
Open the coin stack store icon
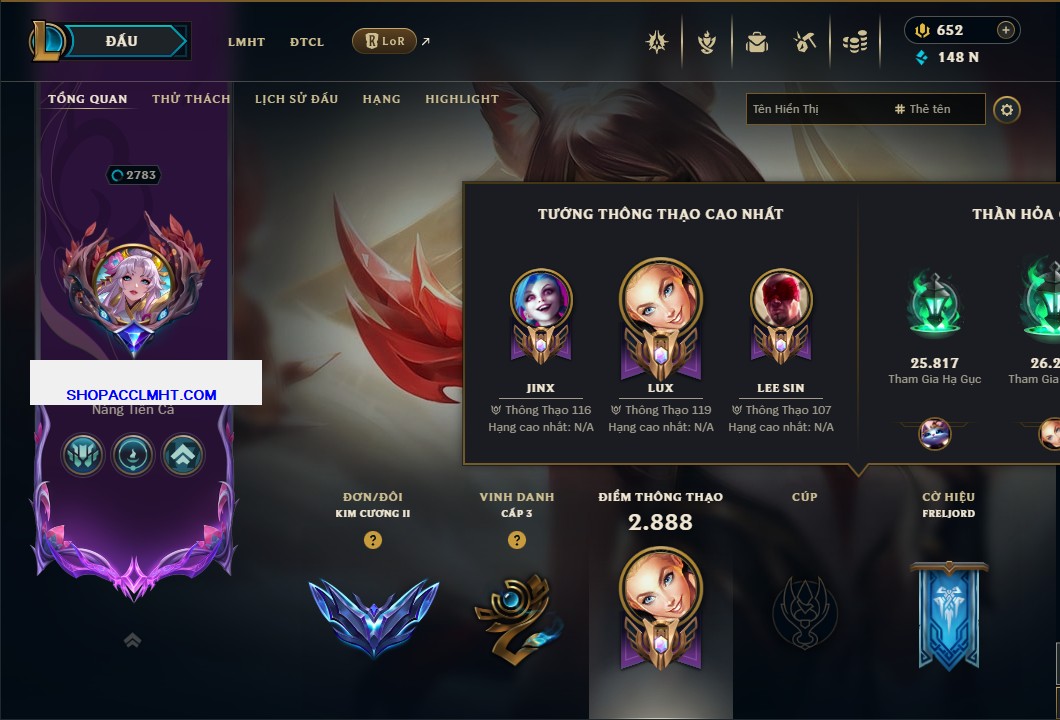tap(854, 42)
